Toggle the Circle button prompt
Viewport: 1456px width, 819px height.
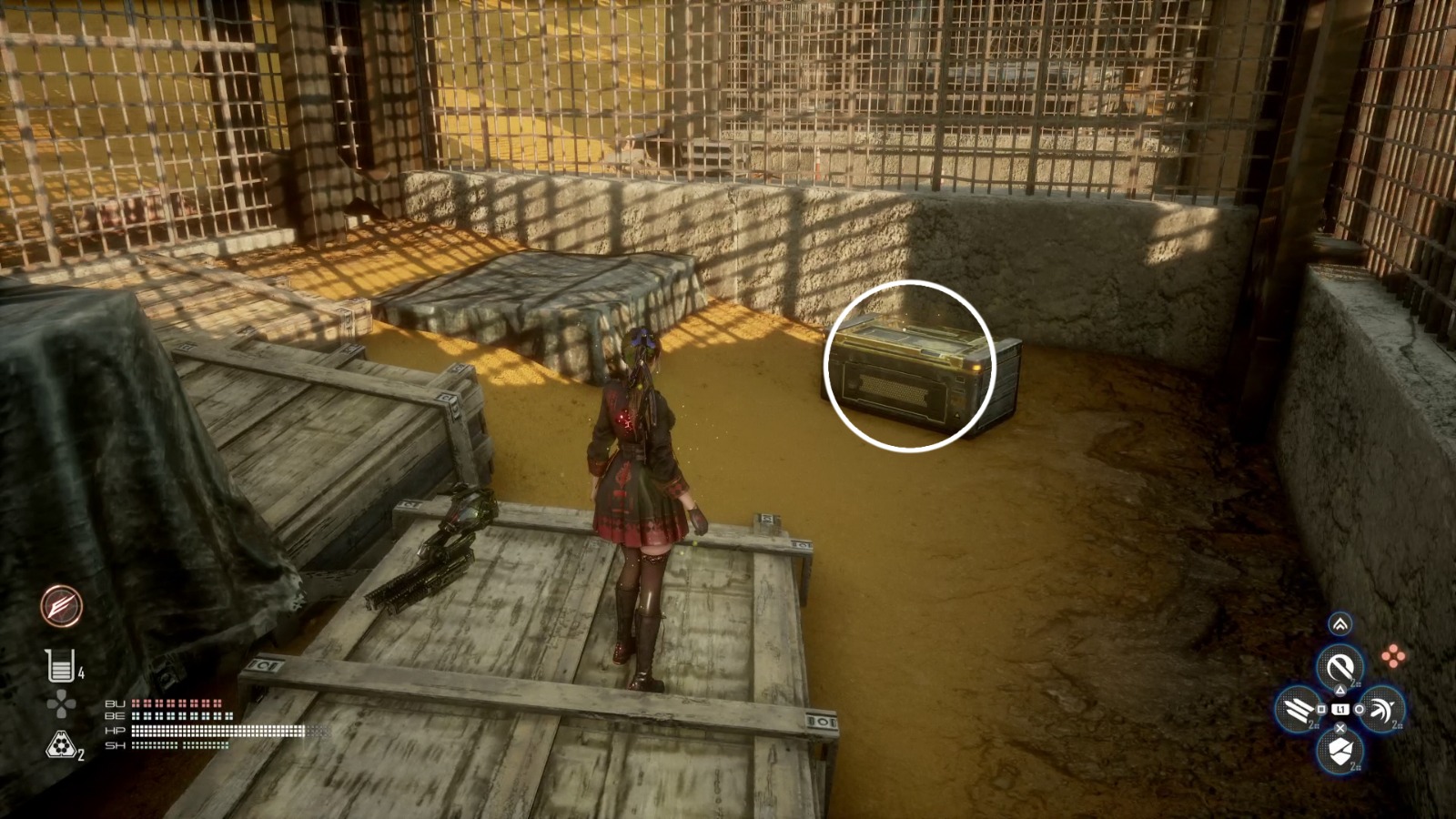click(1360, 710)
